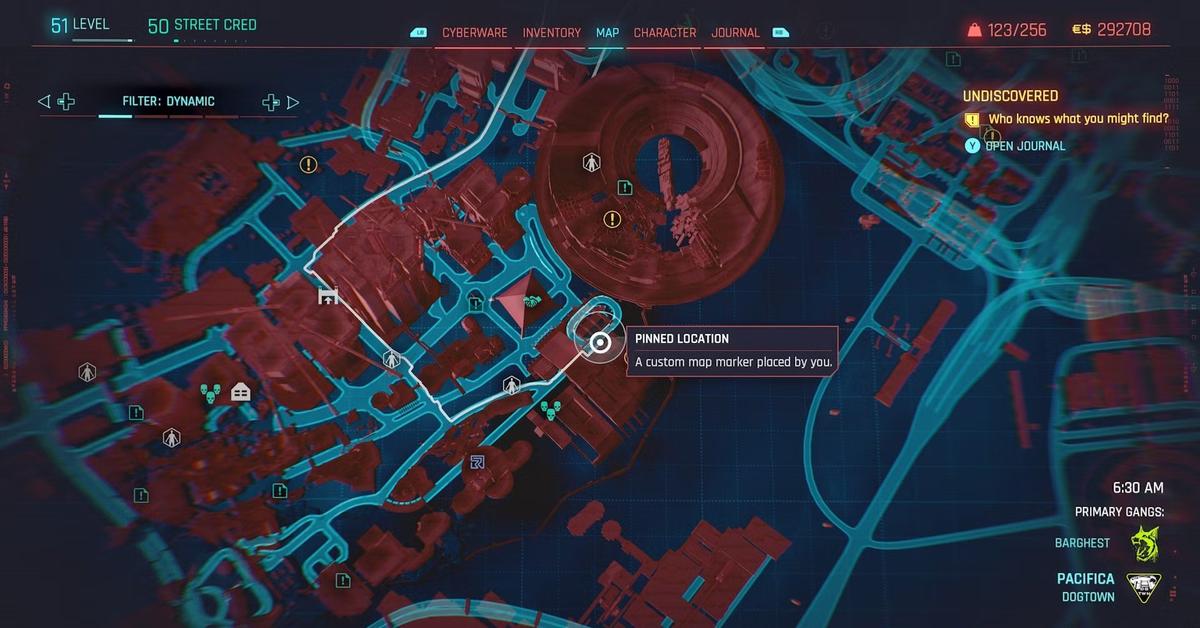Image resolution: width=1200 pixels, height=628 pixels.
Task: Click the white house-shaped map marker
Action: point(240,392)
